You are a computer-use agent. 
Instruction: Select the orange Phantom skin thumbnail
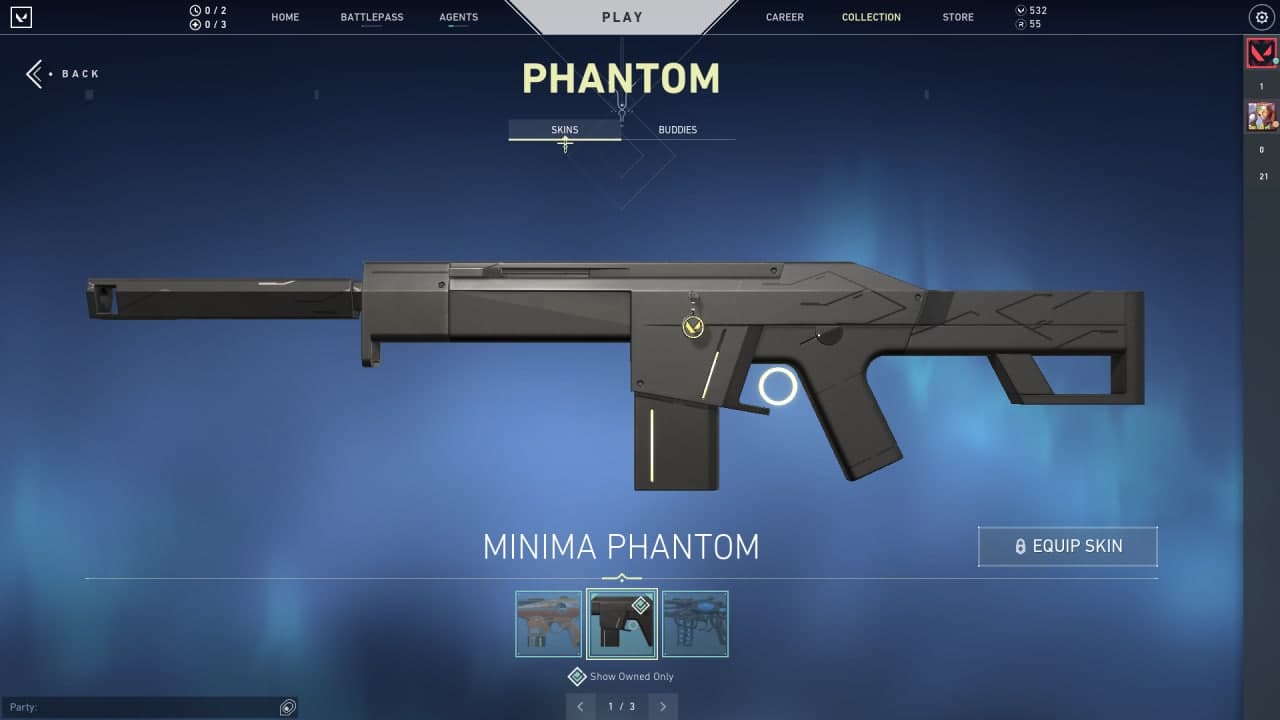click(548, 624)
